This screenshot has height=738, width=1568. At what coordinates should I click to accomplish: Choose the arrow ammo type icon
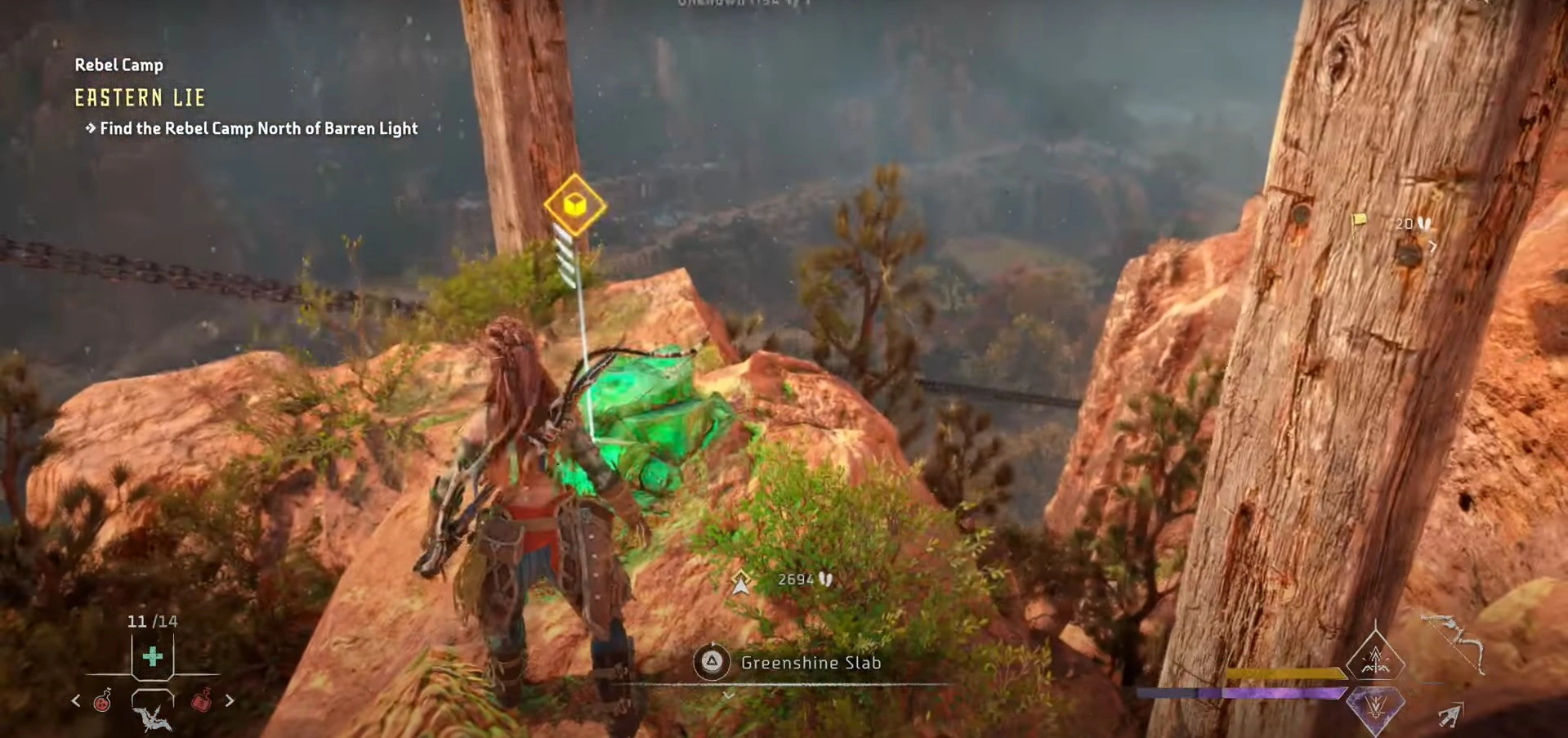click(1450, 716)
